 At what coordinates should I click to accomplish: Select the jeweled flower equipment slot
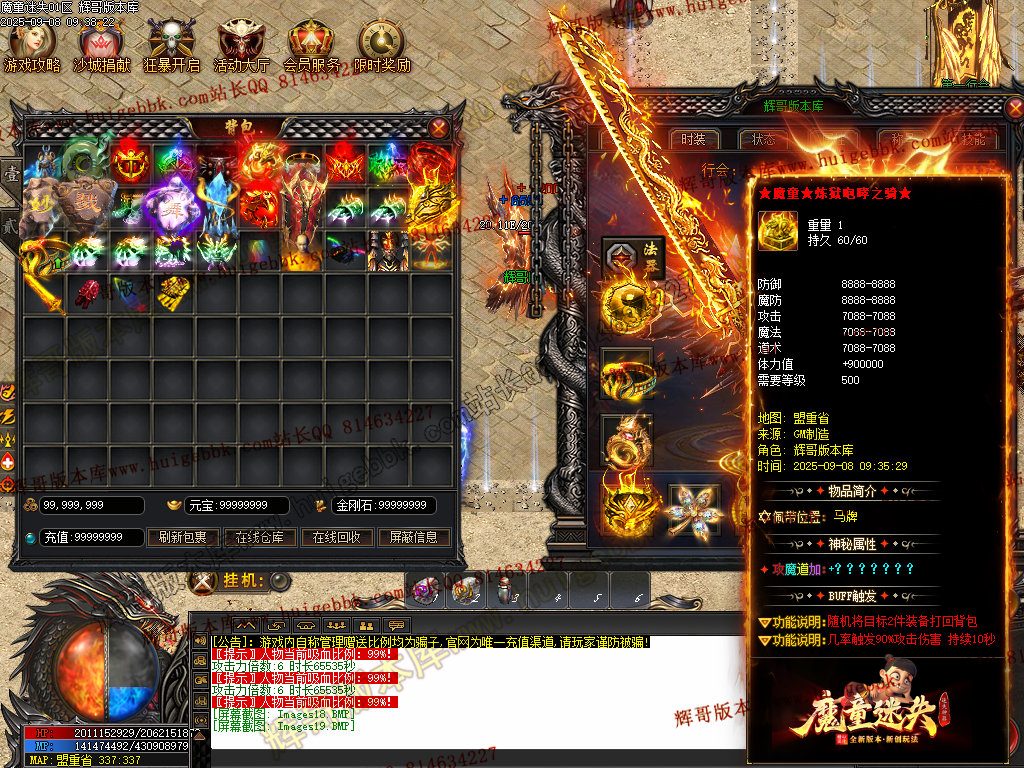pyautogui.click(x=695, y=508)
